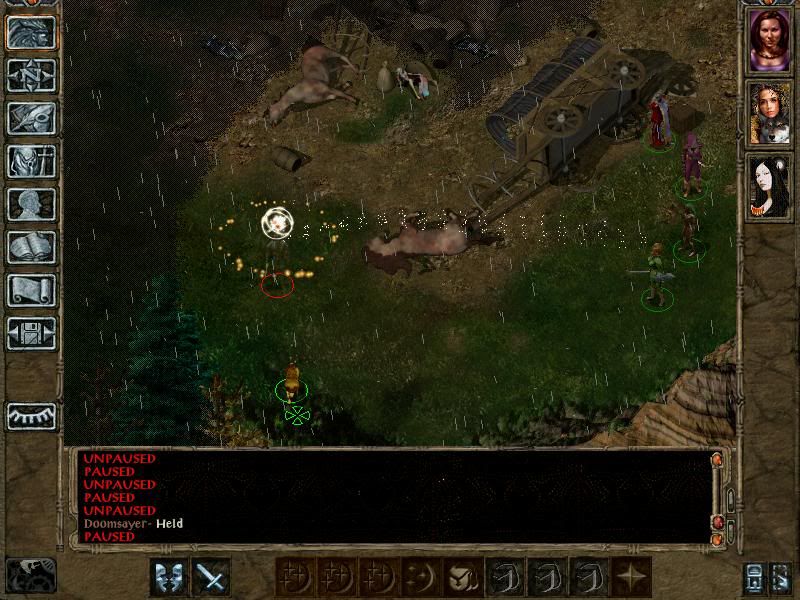The height and width of the screenshot is (600, 800).
Task: Click the star-shaped button on the action bar
Action: [632, 577]
